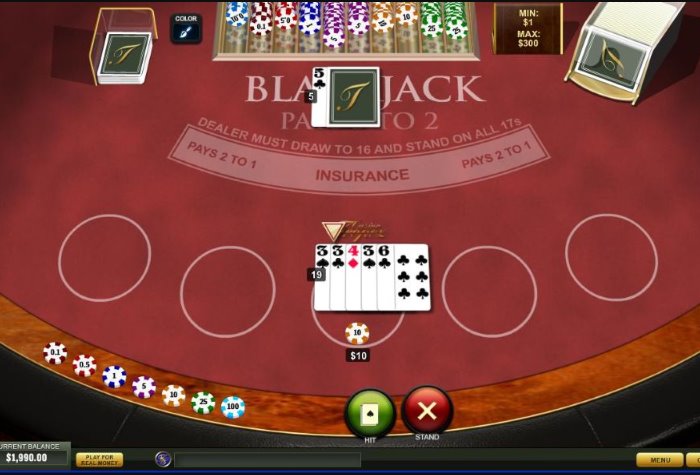Pick the orange 10 chip from the rail
Screen dimensions: 700x475
(174, 395)
